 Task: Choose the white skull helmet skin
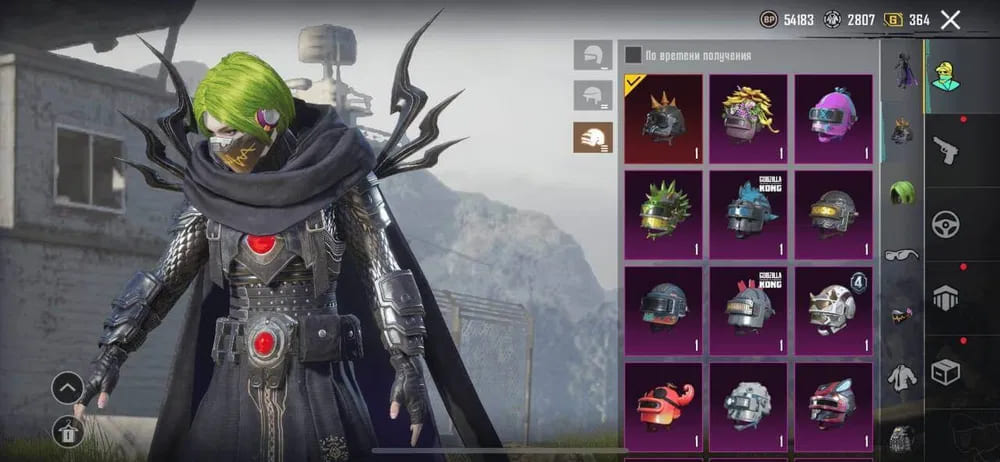(x=833, y=310)
